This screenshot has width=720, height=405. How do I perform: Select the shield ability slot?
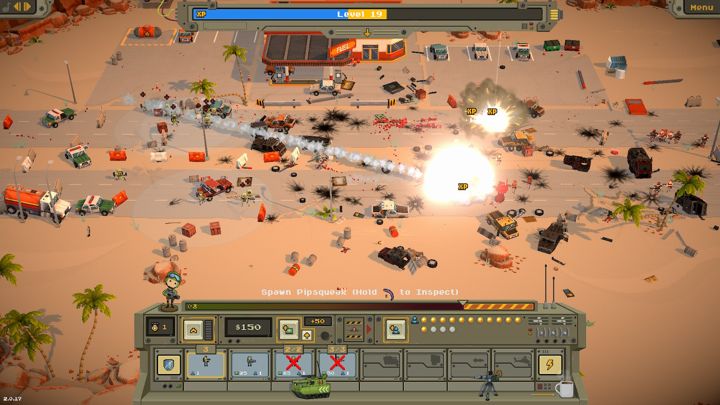click(x=167, y=364)
